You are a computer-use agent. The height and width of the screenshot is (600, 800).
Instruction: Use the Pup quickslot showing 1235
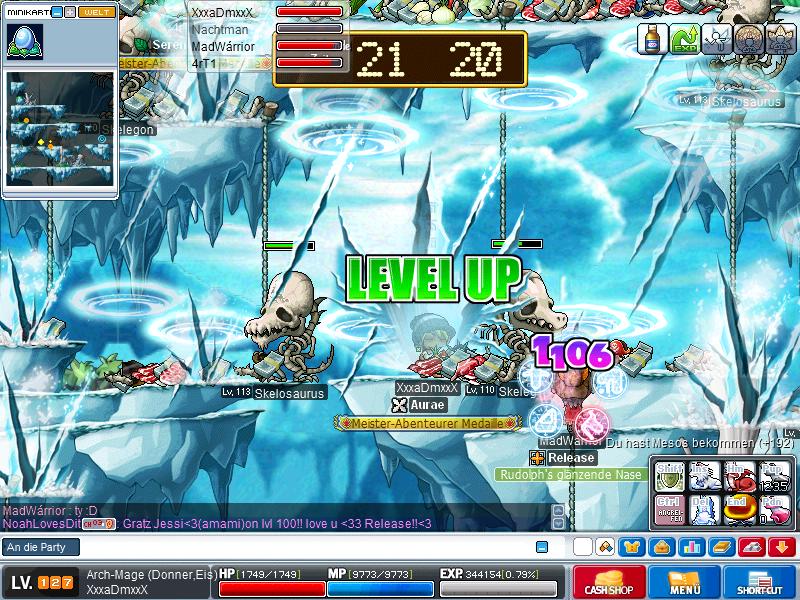pos(774,475)
